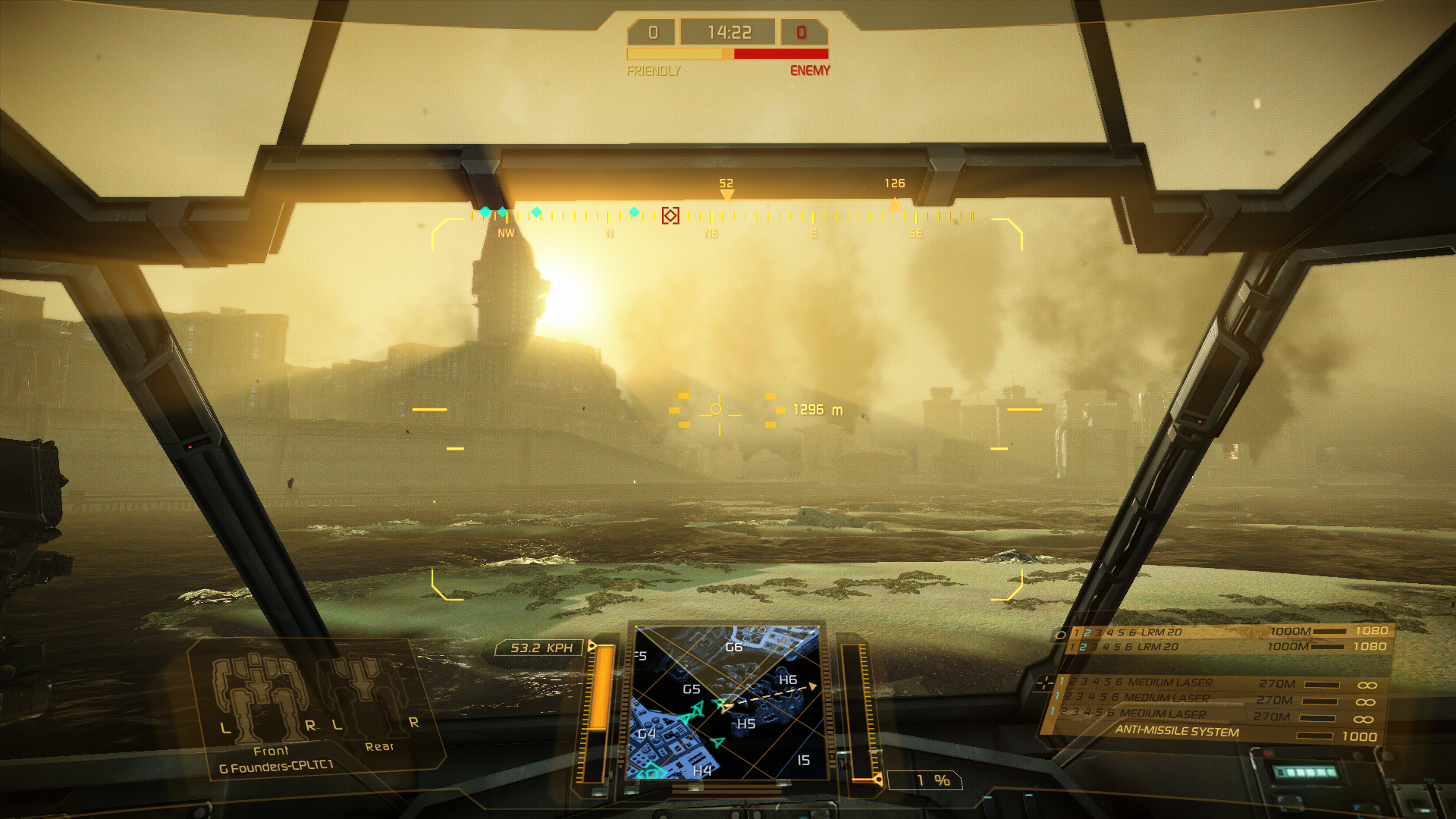Click the red target lock marker on the compass
Viewport: 1456px width, 819px height.
point(670,215)
